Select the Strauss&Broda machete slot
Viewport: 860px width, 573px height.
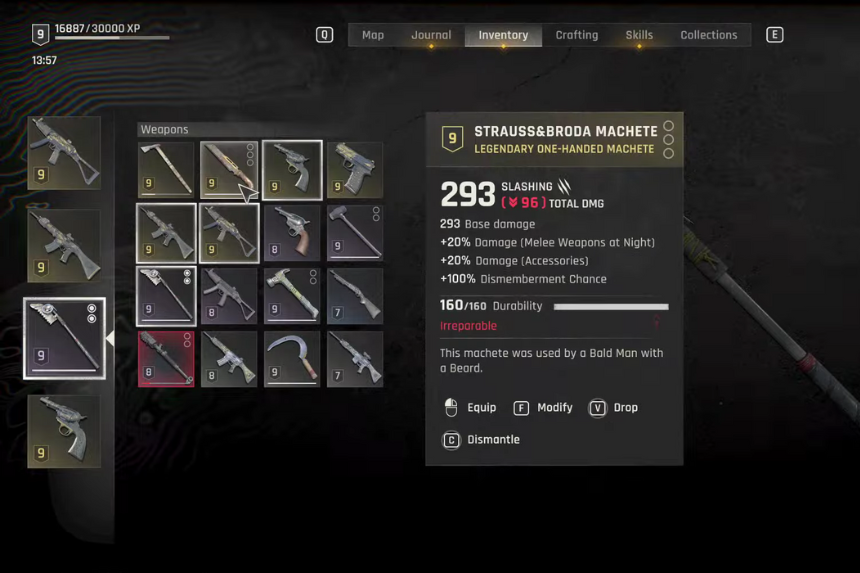(x=229, y=170)
